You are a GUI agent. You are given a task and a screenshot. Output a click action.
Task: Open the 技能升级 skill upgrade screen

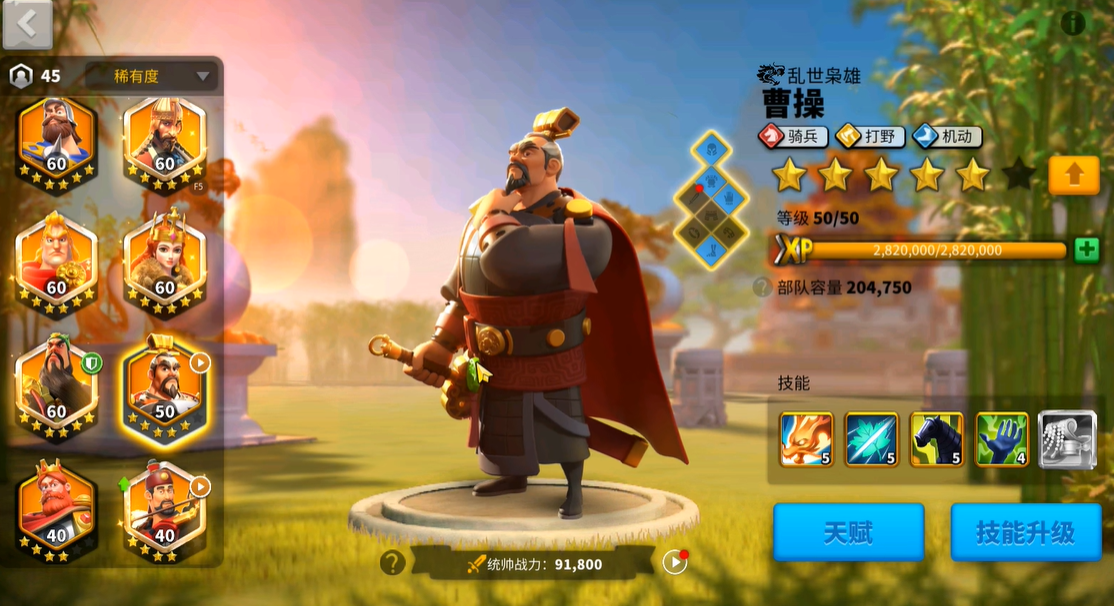[x=1025, y=532]
